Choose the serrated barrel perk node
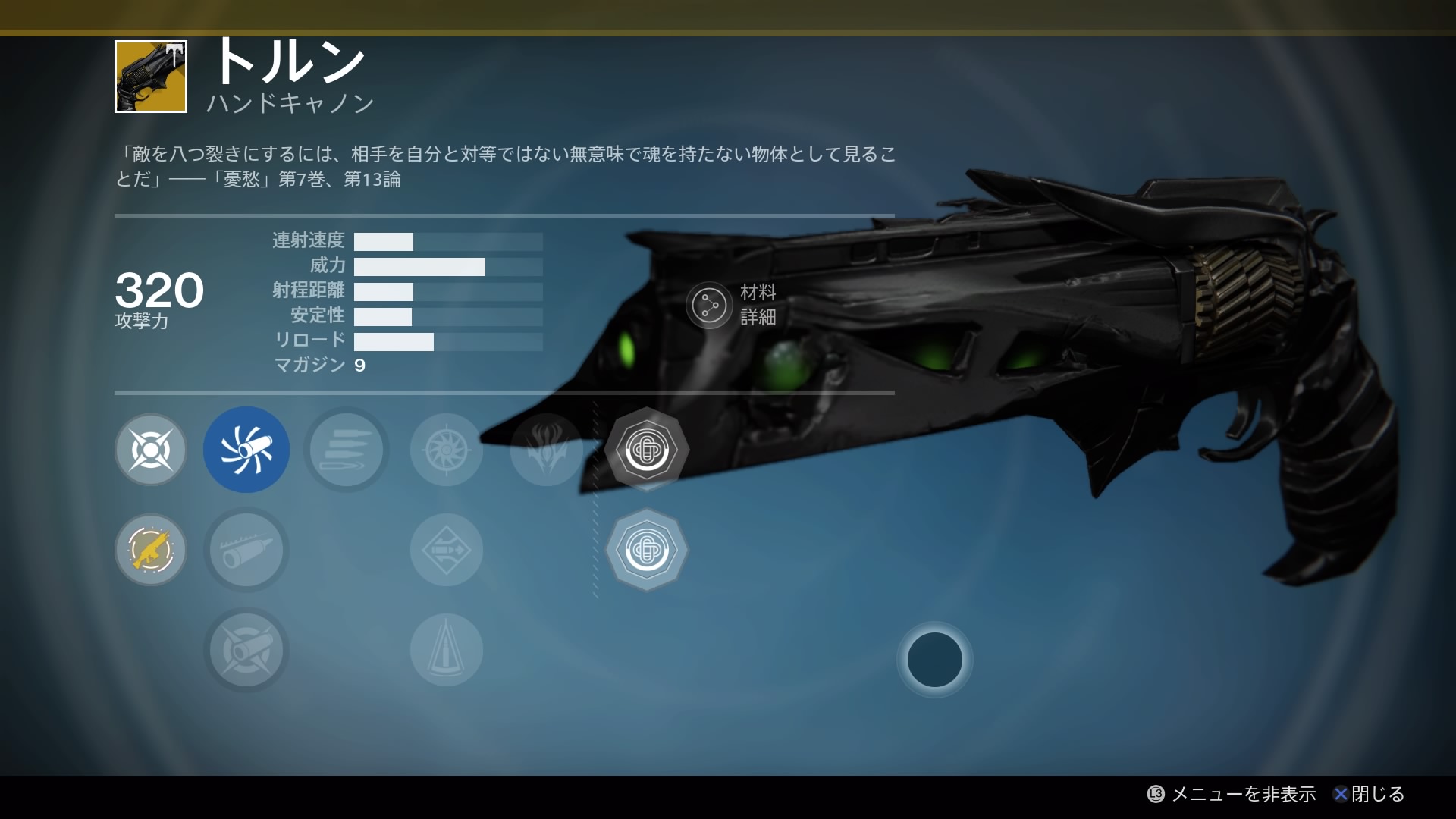Image resolution: width=1456 pixels, height=819 pixels. click(x=246, y=550)
